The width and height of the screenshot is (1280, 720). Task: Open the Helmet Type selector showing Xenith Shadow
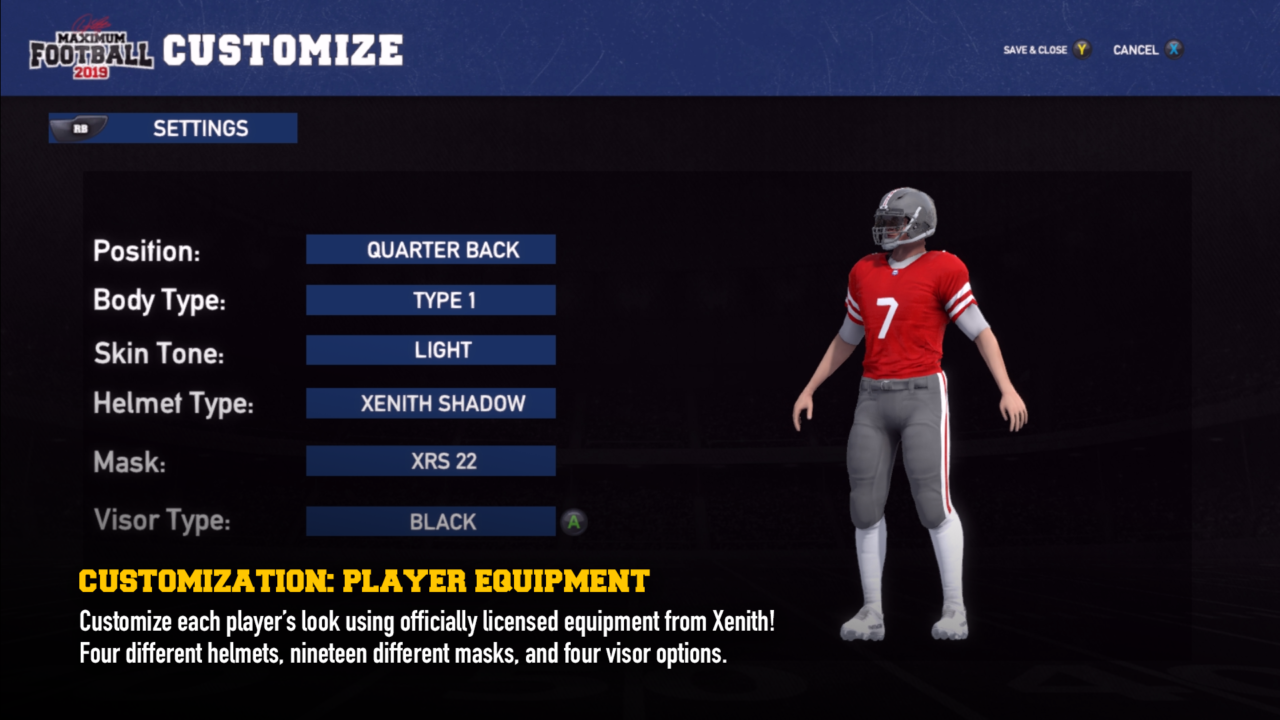point(430,403)
